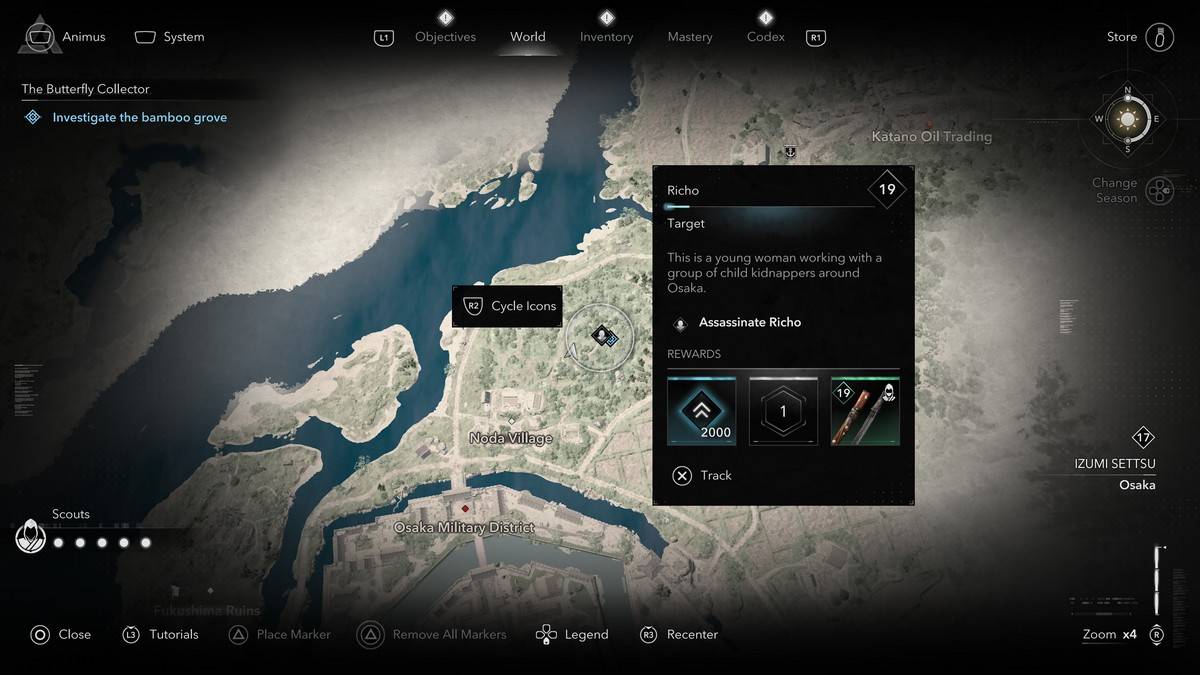1200x675 pixels.
Task: Select the World tab
Action: [x=527, y=37]
